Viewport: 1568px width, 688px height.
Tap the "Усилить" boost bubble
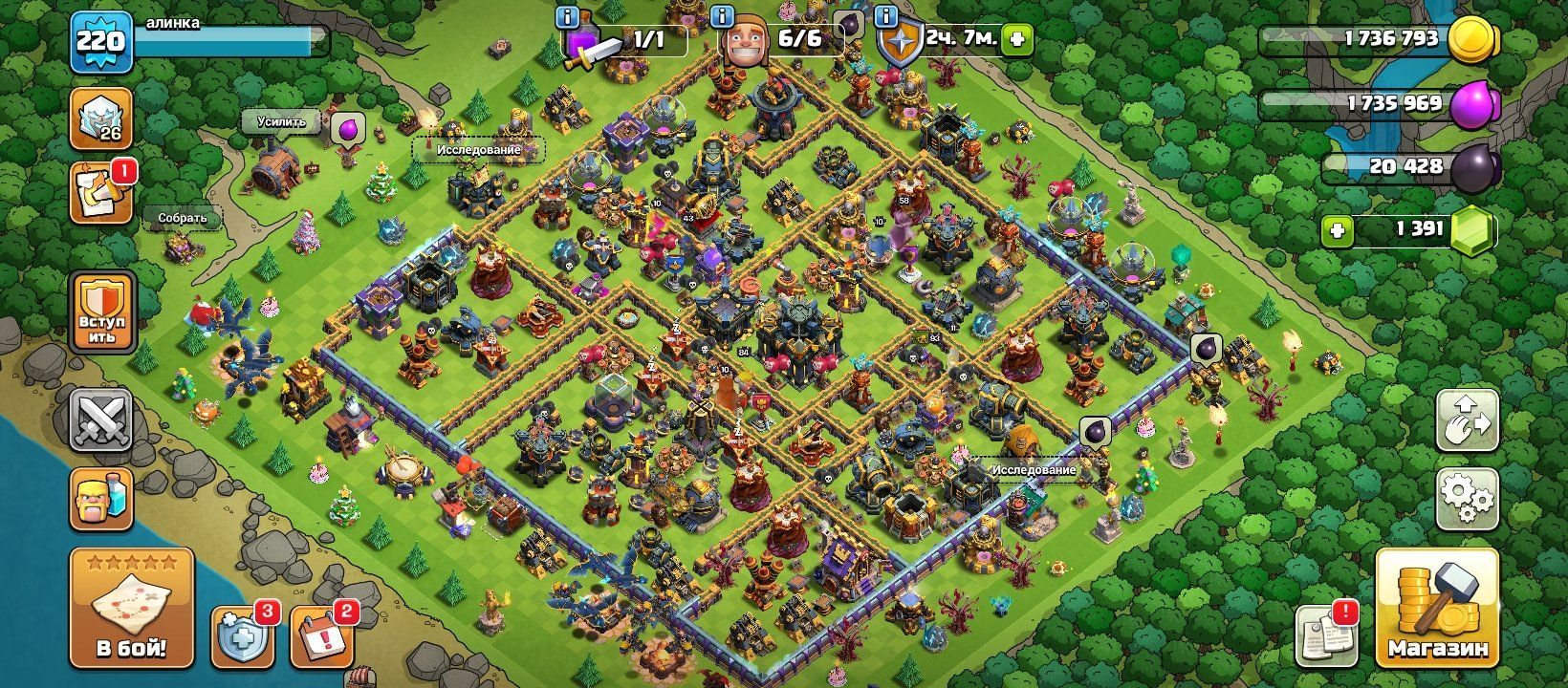(281, 121)
